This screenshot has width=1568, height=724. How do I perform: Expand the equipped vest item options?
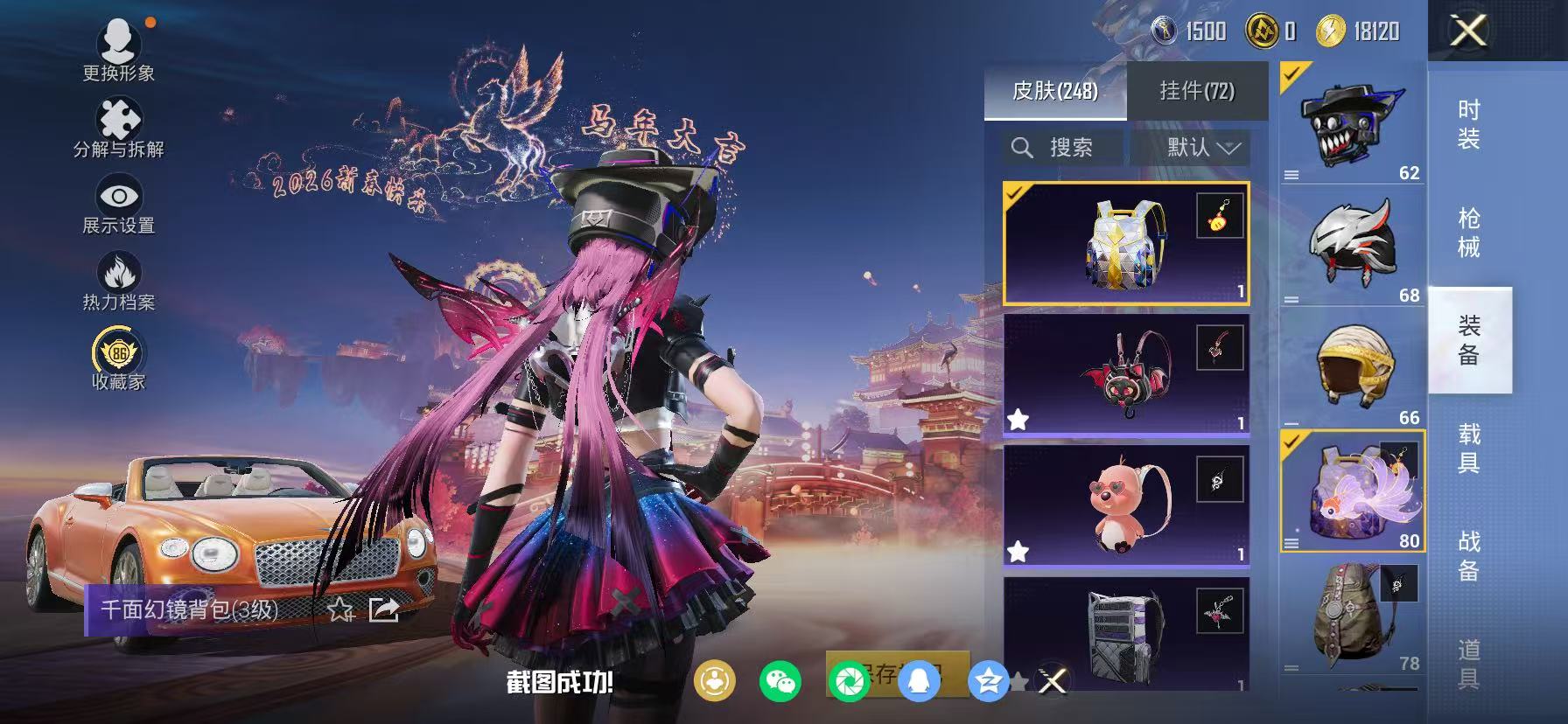(1291, 544)
